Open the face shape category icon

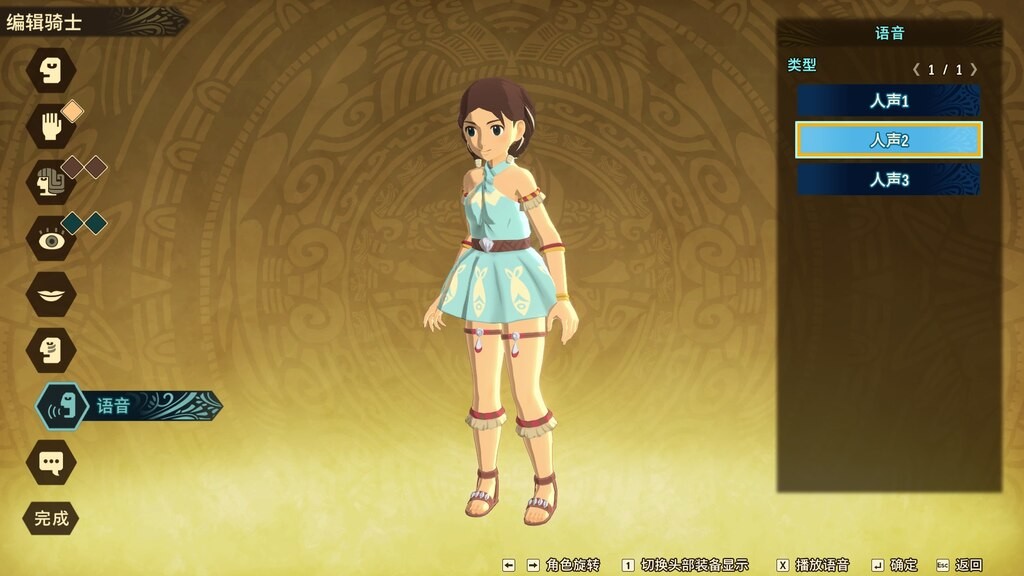pyautogui.click(x=51, y=70)
